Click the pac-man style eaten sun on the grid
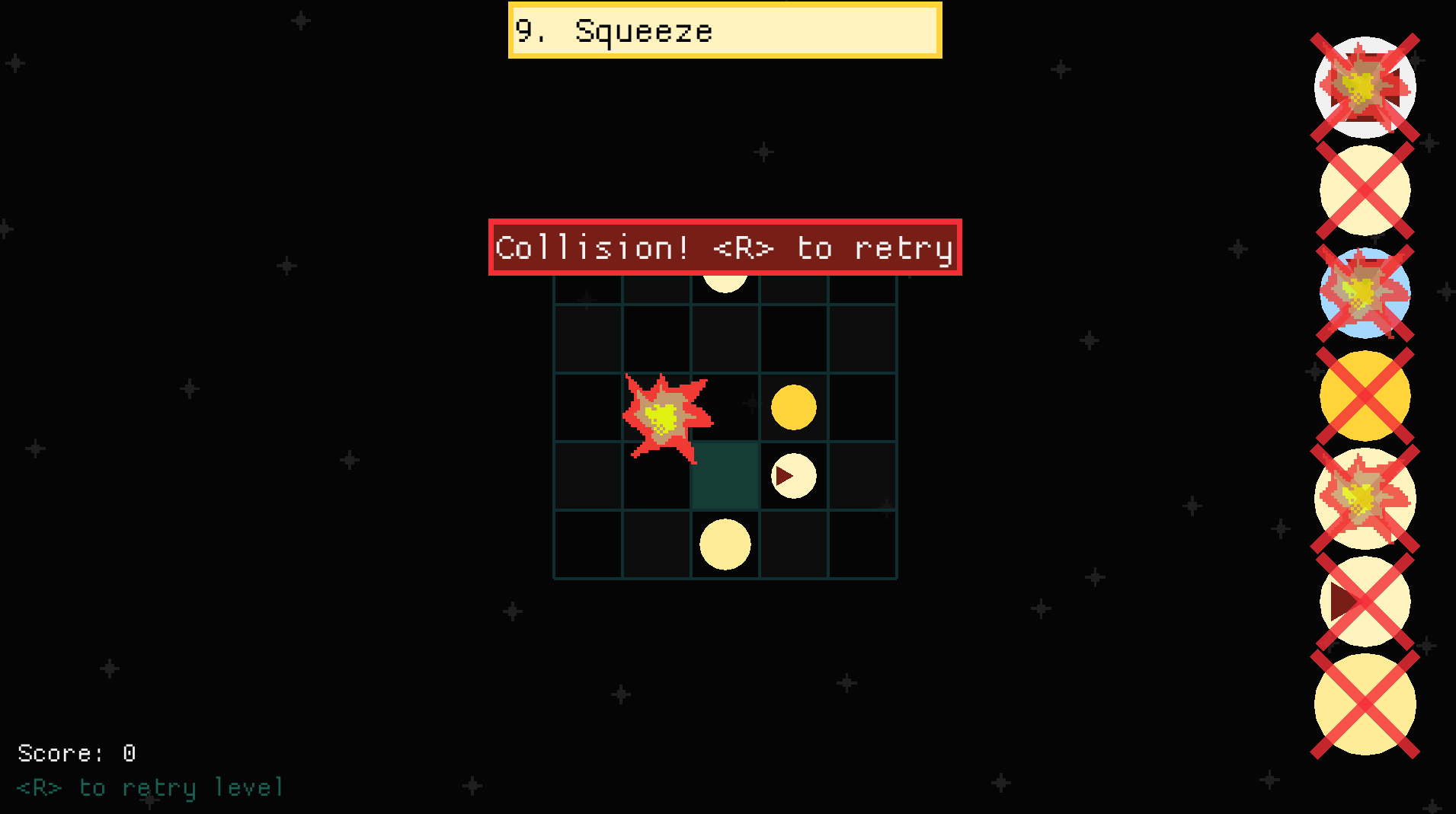Screen dimensions: 1456x814 [x=792, y=475]
